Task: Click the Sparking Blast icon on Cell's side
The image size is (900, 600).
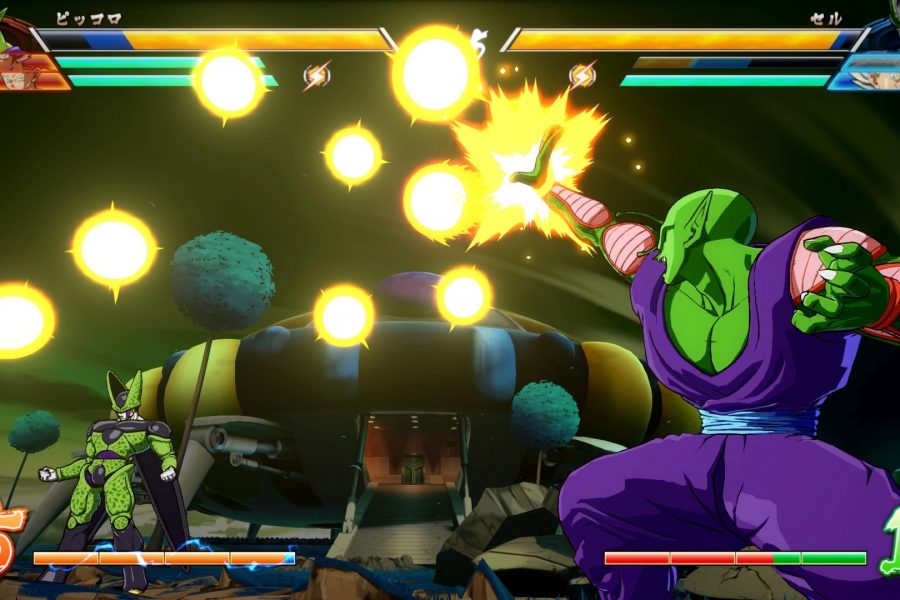Action: [x=582, y=75]
